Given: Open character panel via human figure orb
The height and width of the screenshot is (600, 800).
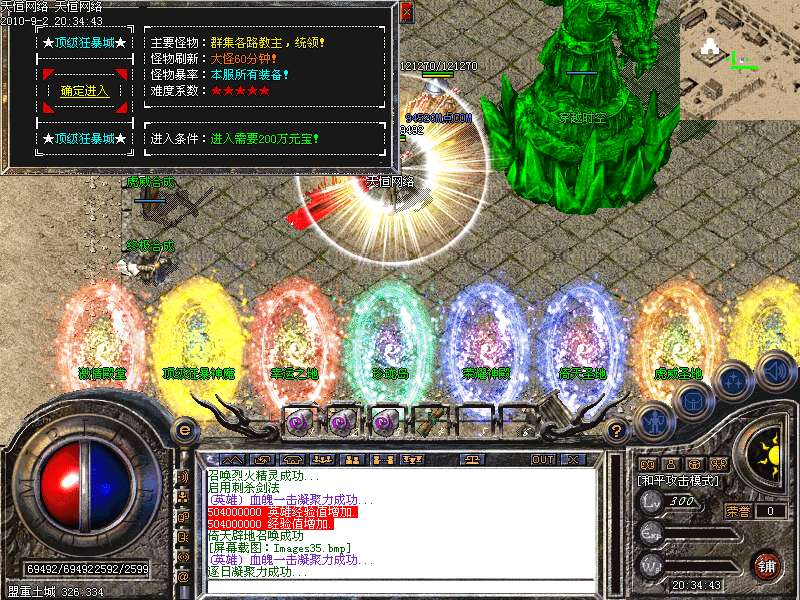Looking at the screenshot, I should pos(655,420).
